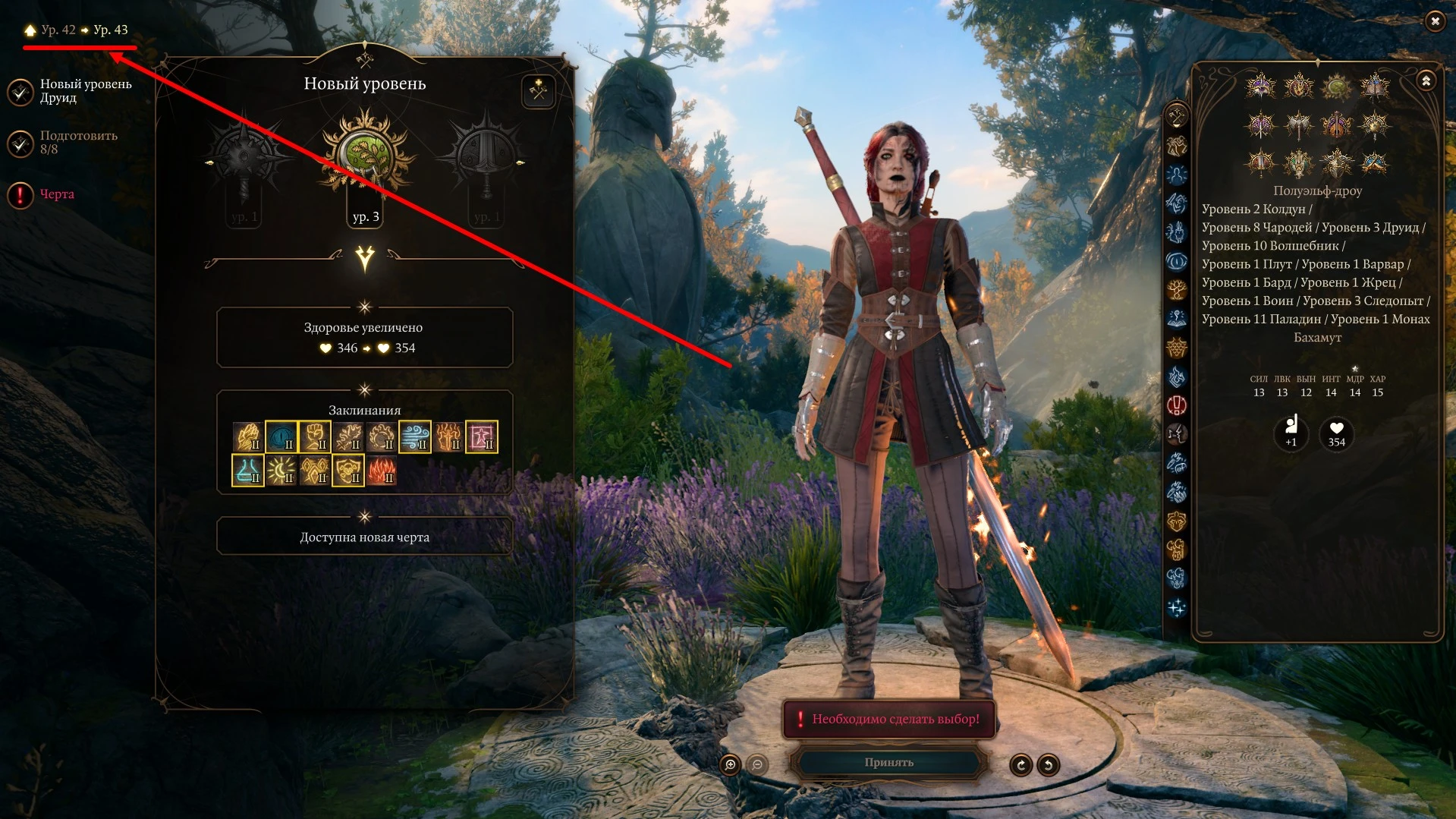
Task: Open the Доступна новая черта box
Action: 364,537
